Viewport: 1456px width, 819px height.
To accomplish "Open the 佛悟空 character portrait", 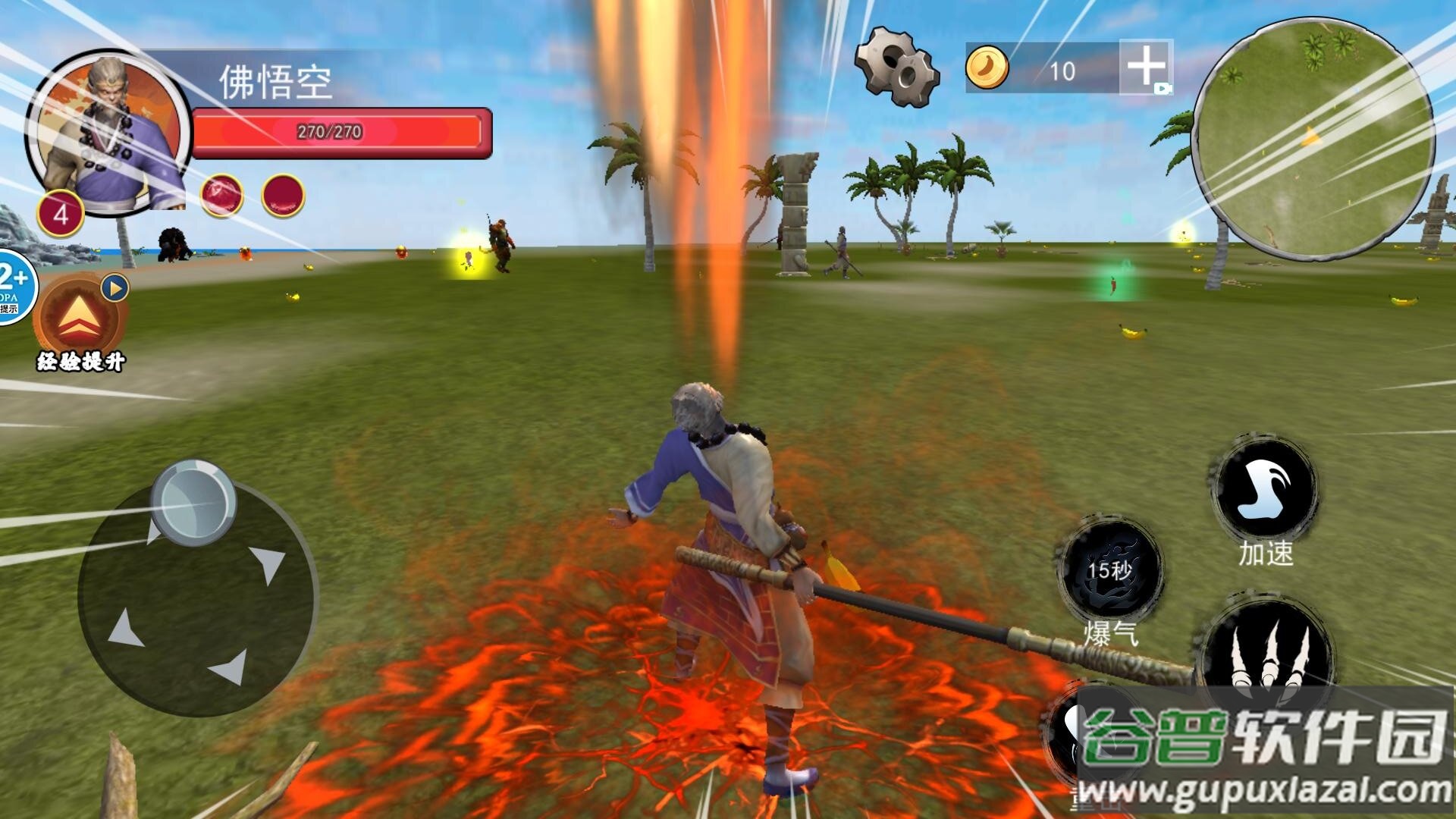I will (x=110, y=133).
